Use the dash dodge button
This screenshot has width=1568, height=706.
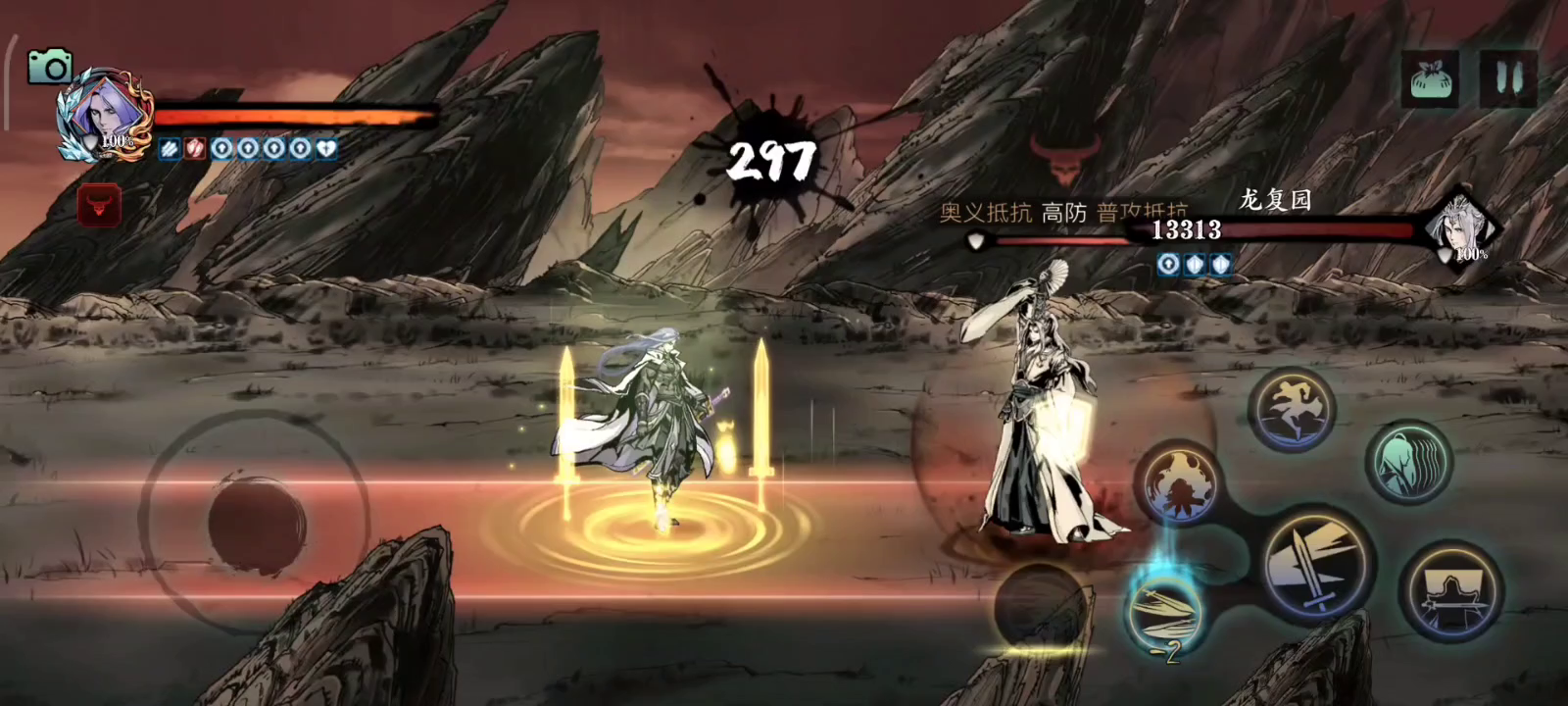click(x=1451, y=592)
